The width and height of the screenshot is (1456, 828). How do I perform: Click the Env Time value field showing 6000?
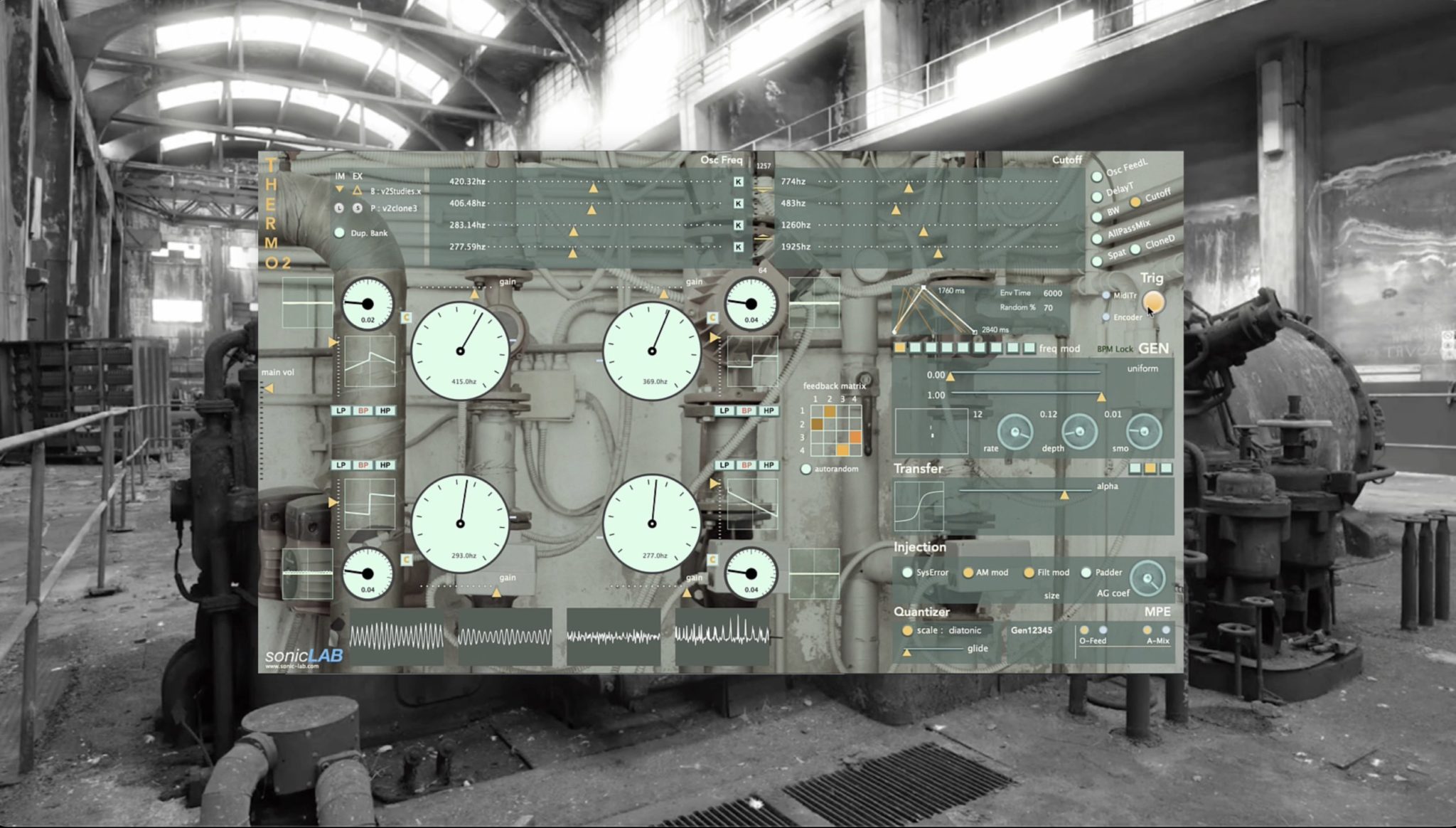pyautogui.click(x=1053, y=292)
